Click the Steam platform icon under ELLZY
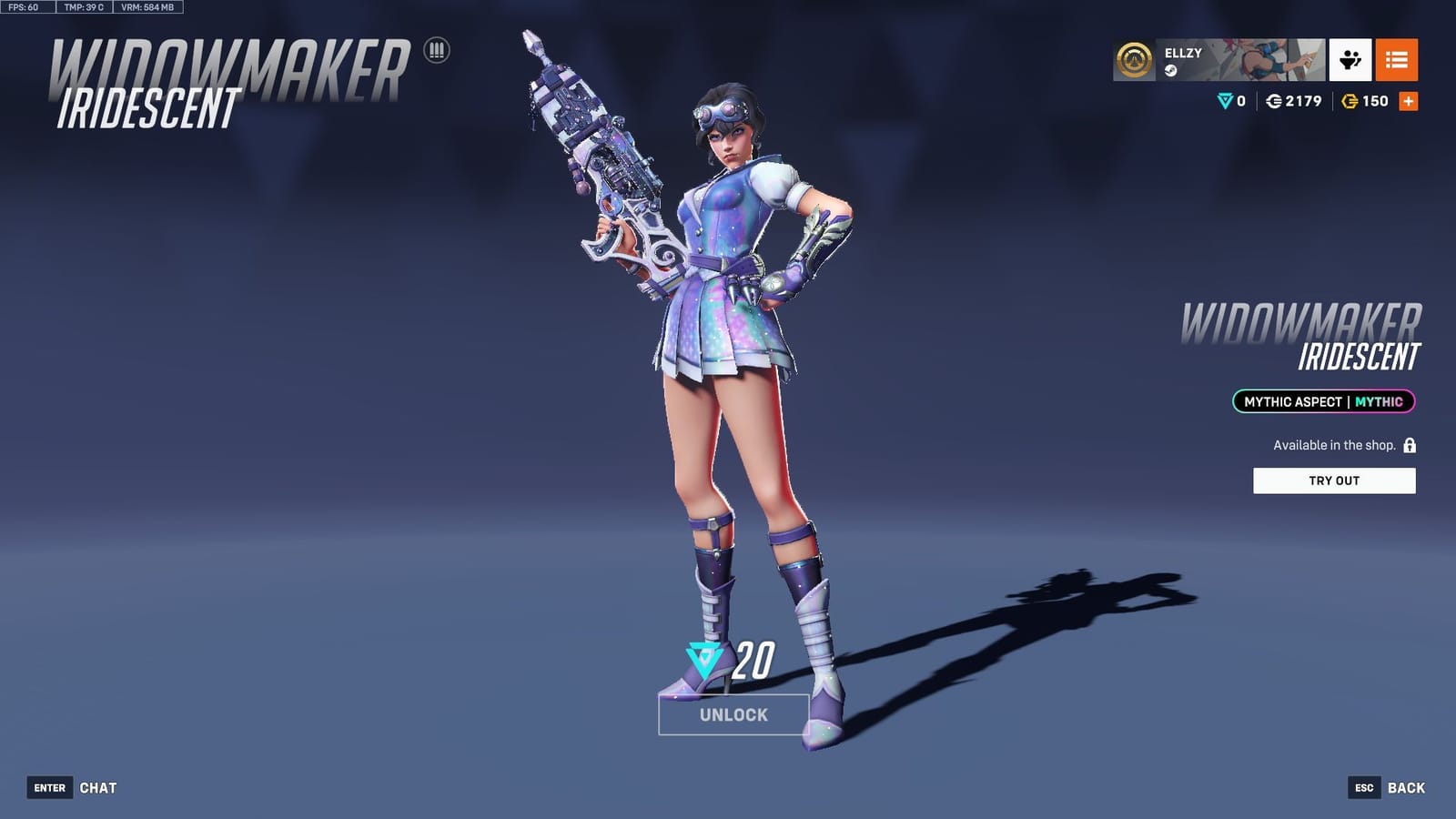The width and height of the screenshot is (1456, 819). pyautogui.click(x=1171, y=70)
